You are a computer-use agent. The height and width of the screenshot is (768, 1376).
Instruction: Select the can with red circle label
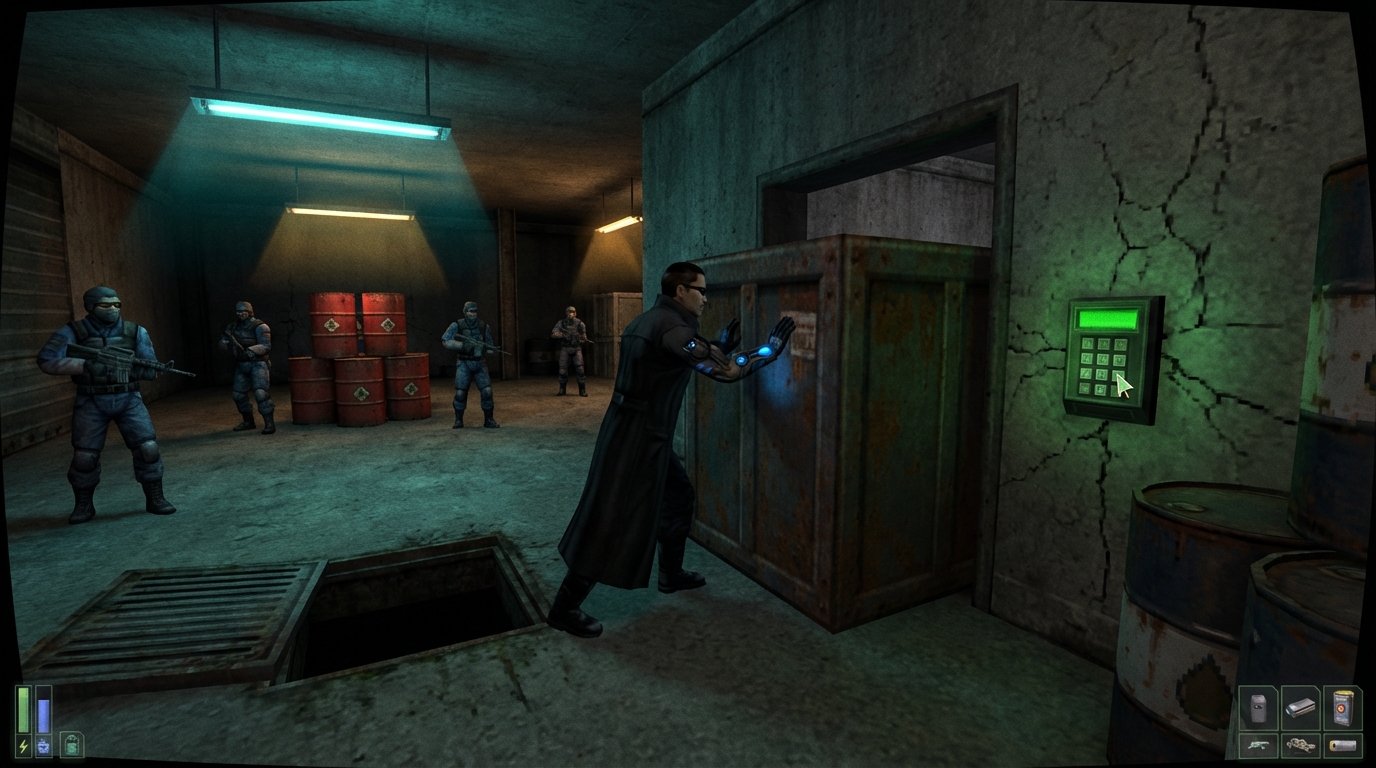coord(1343,708)
